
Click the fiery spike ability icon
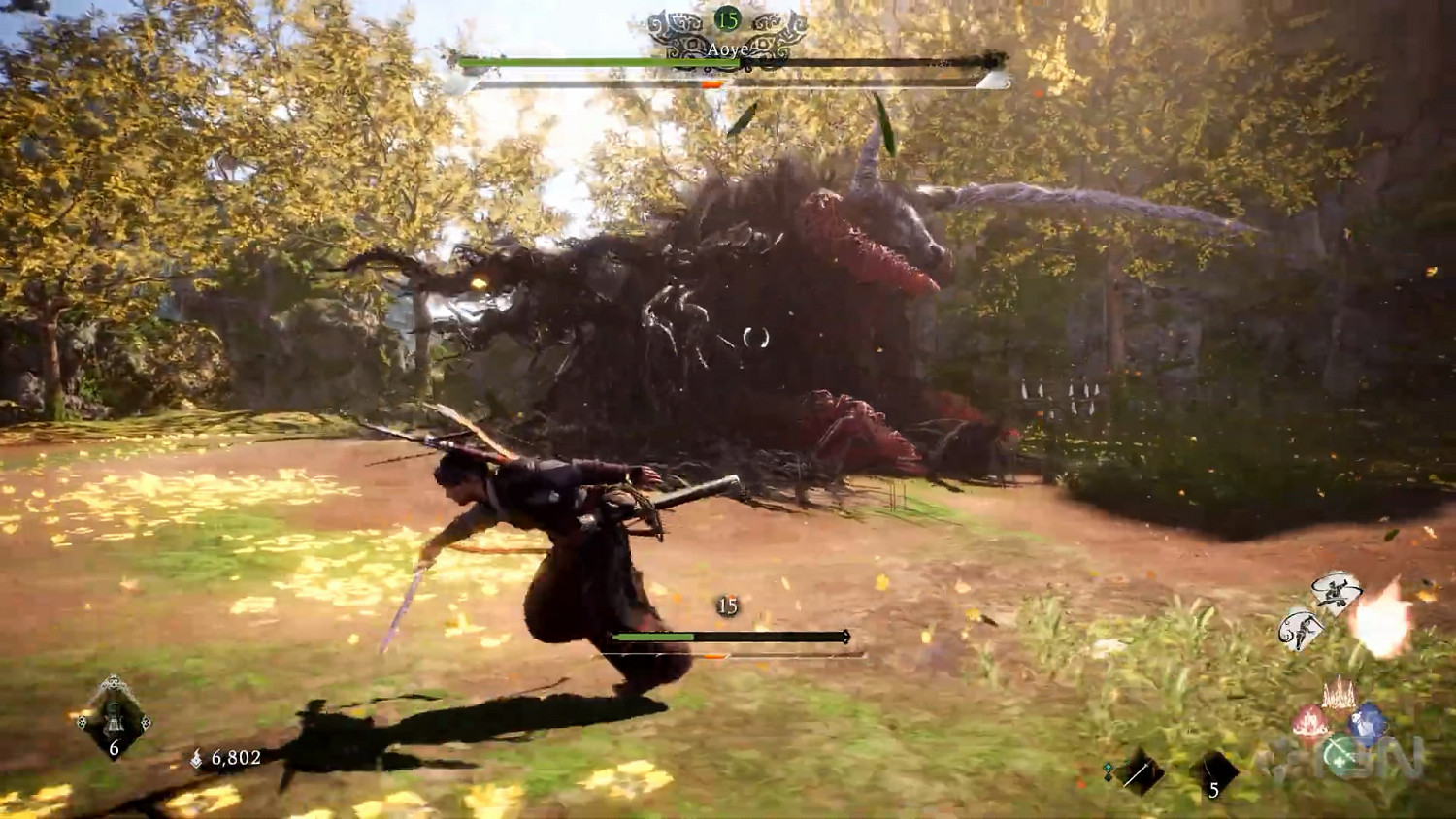(1340, 694)
